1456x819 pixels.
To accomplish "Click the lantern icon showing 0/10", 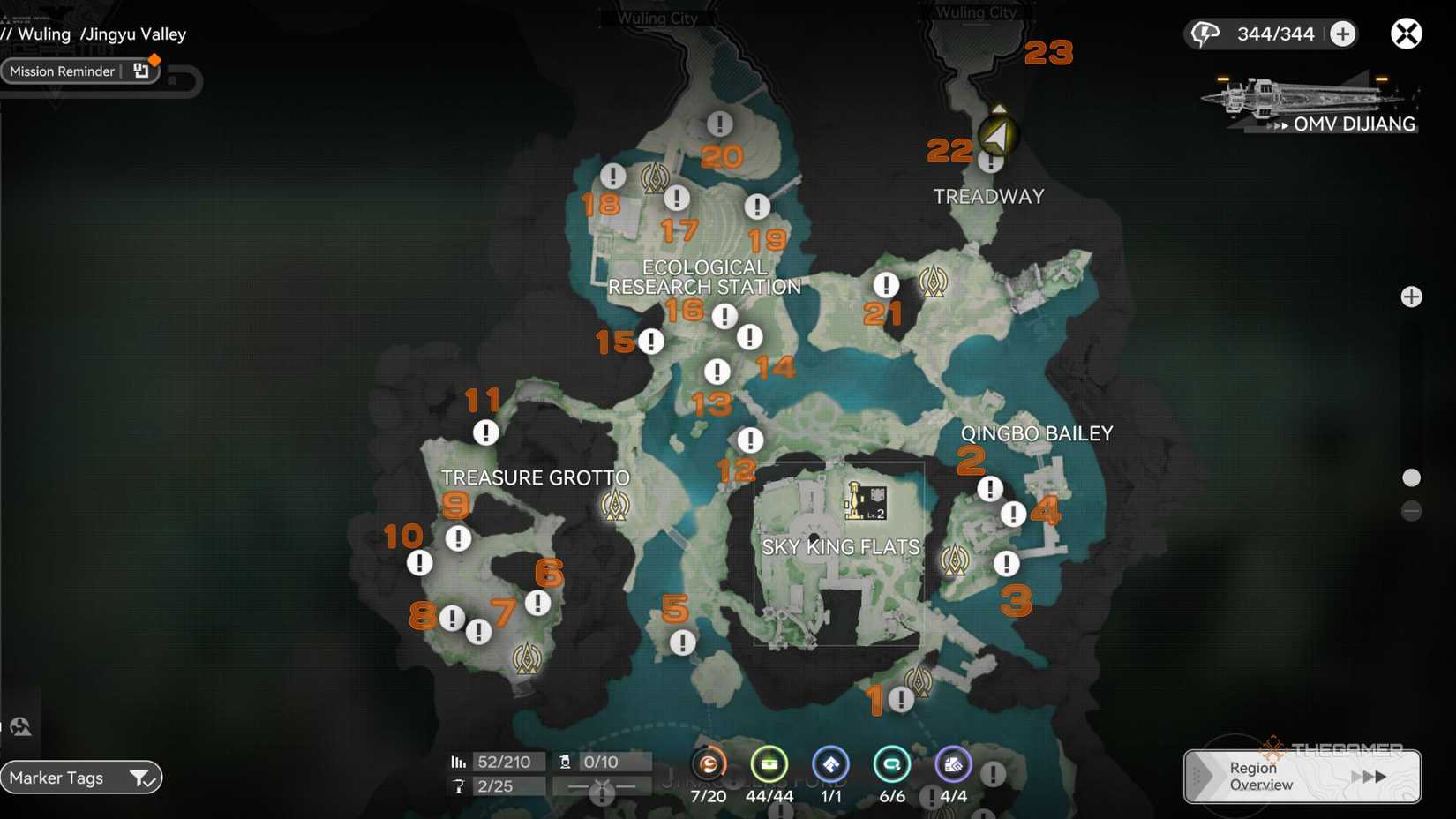I will (x=564, y=761).
